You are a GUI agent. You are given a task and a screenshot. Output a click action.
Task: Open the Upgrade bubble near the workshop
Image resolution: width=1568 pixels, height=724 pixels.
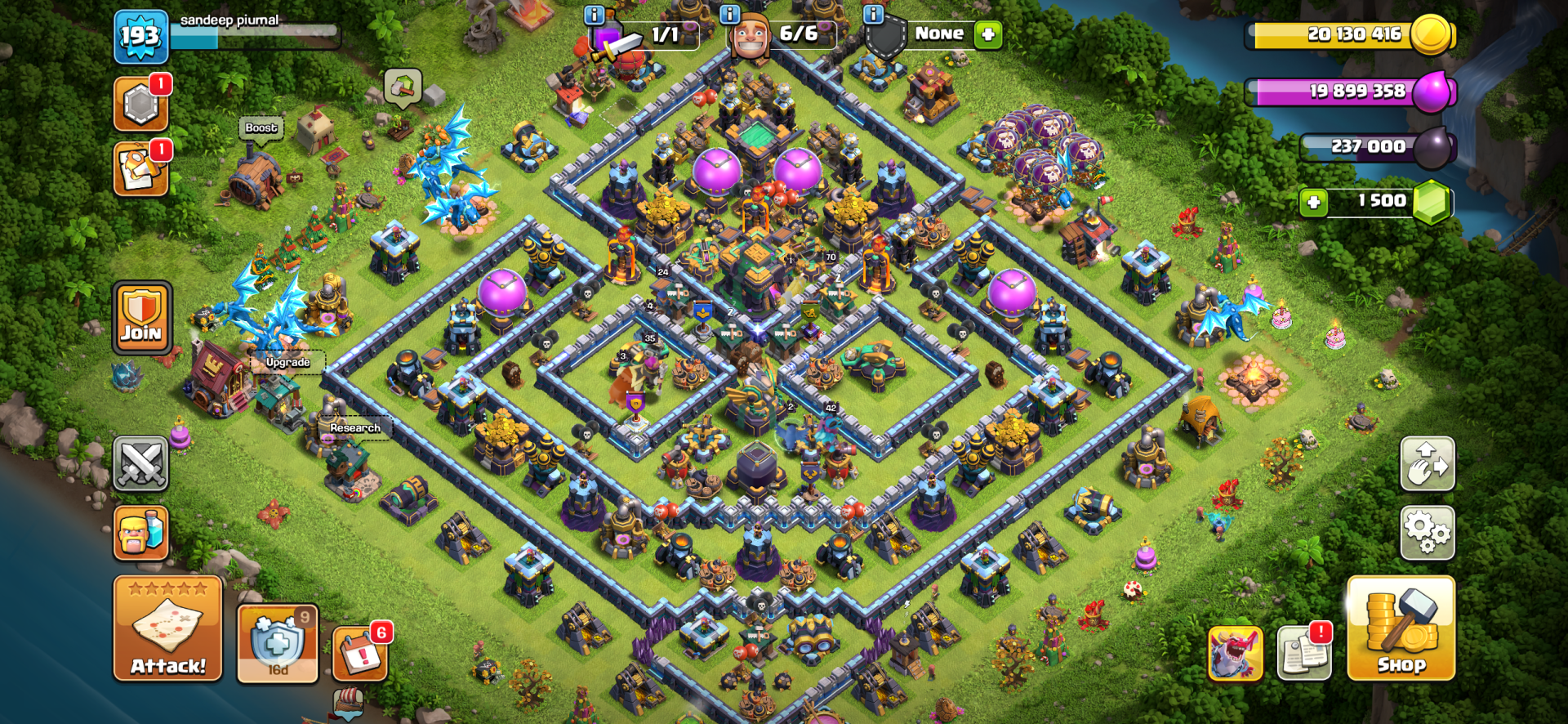(x=287, y=361)
